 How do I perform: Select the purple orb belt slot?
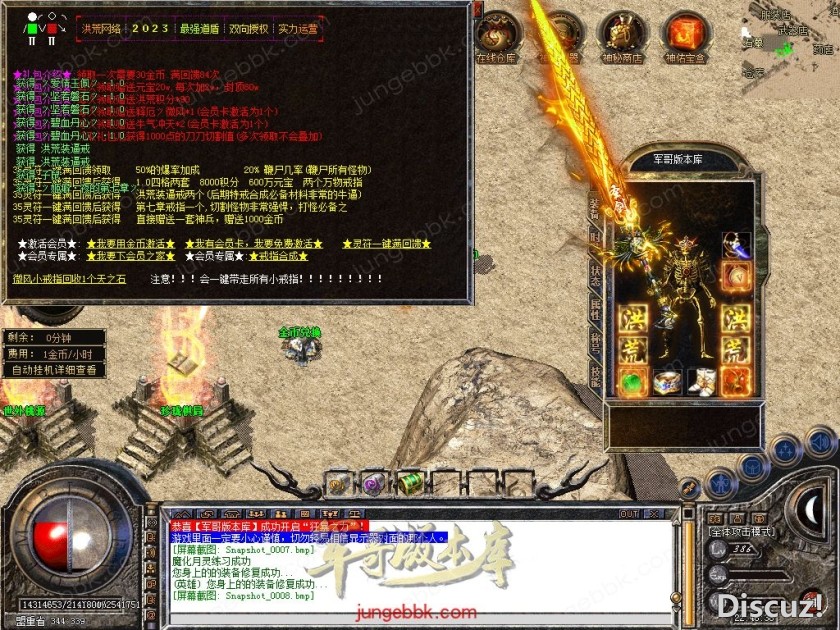coord(372,484)
